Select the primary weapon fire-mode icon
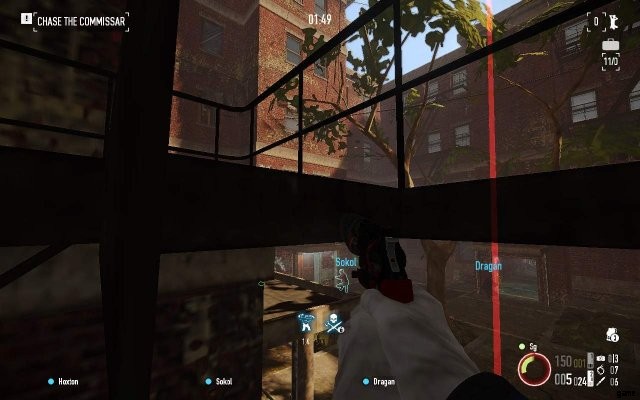 coord(587,360)
